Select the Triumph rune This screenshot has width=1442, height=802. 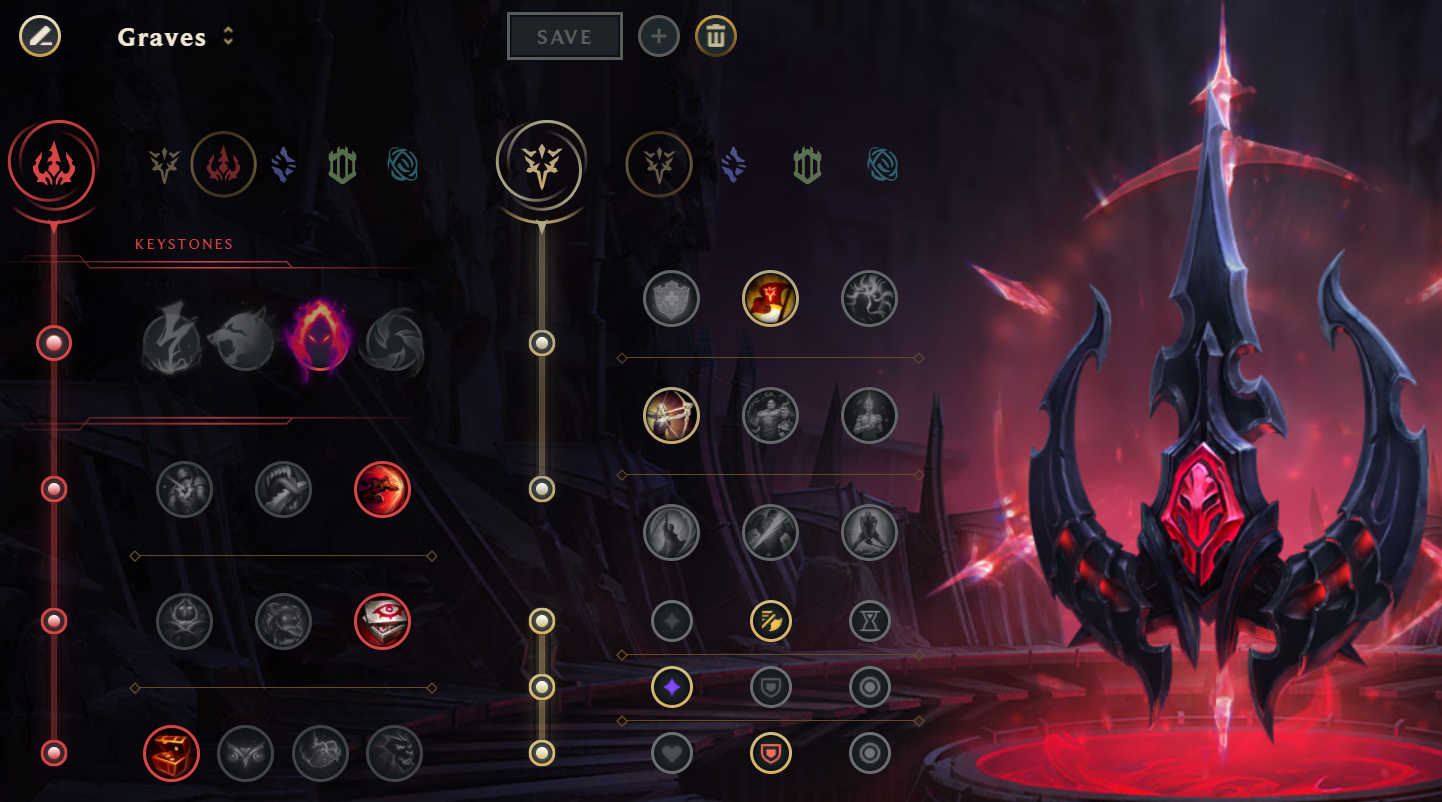(771, 298)
